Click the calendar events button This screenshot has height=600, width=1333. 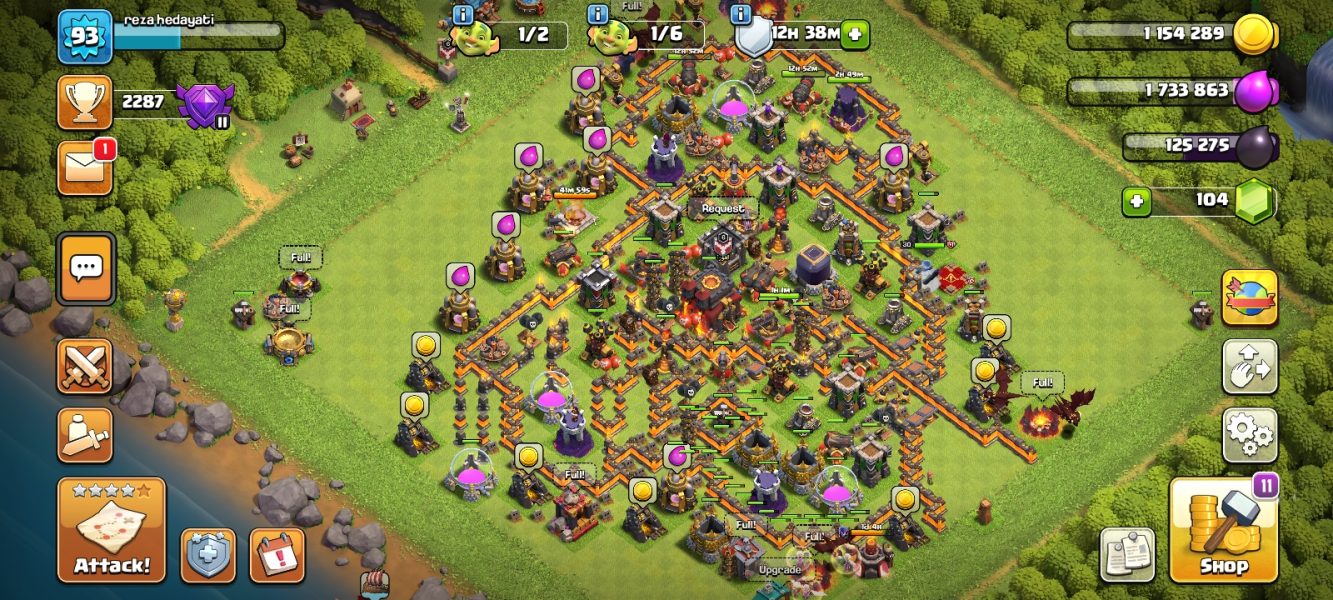277,555
